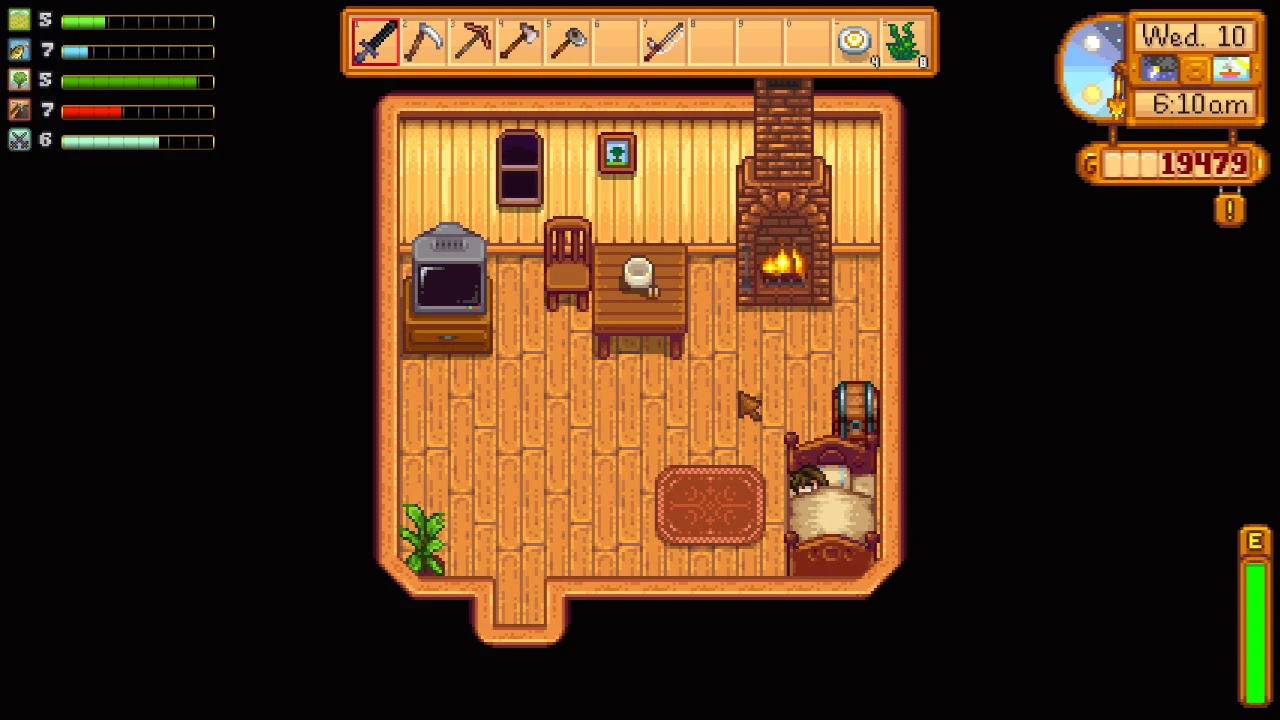The image size is (1280, 720).
Task: Click the mining skill icon
Action: tap(20, 110)
